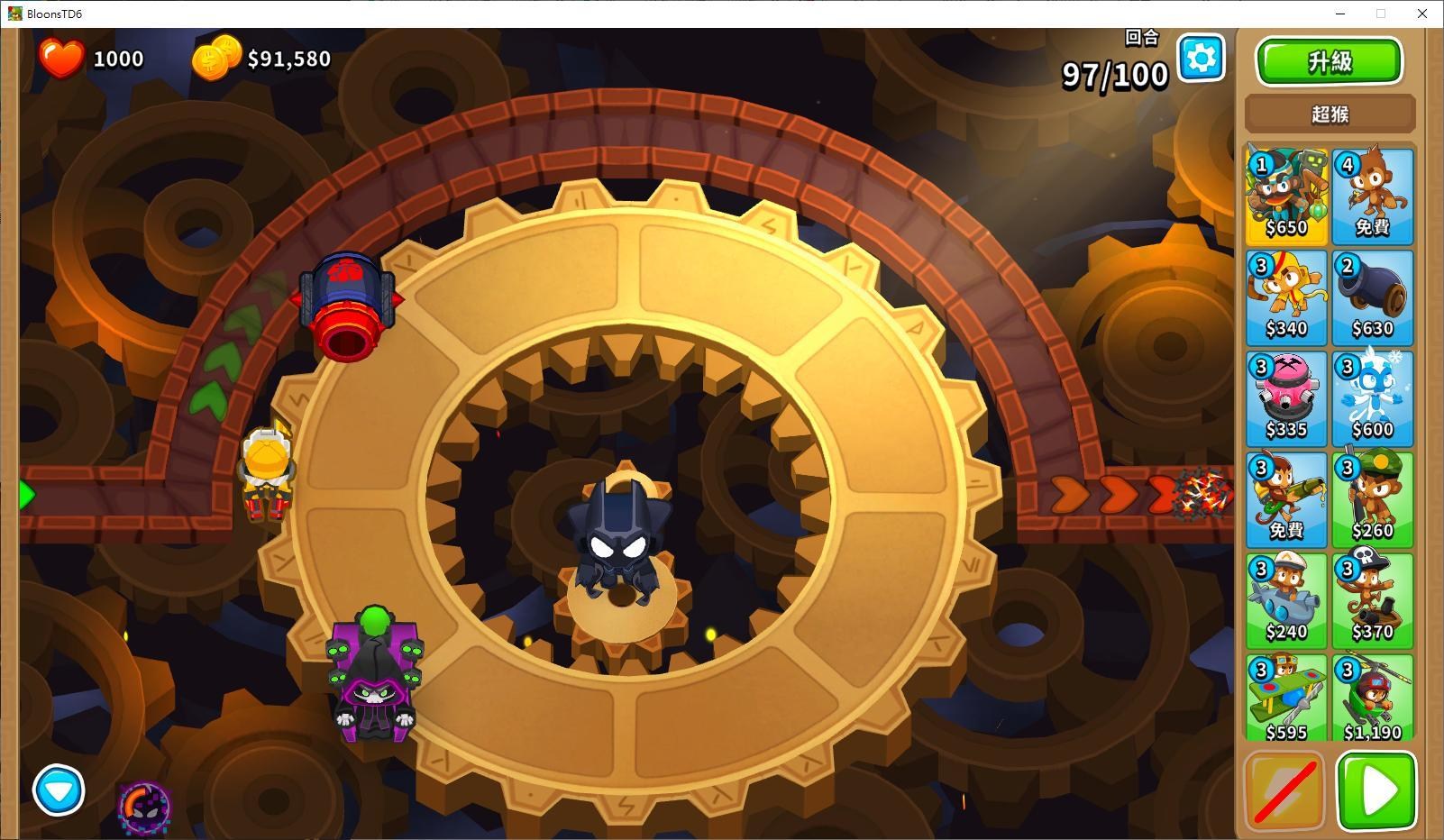Select the dark wizard tower on the map

[372, 685]
